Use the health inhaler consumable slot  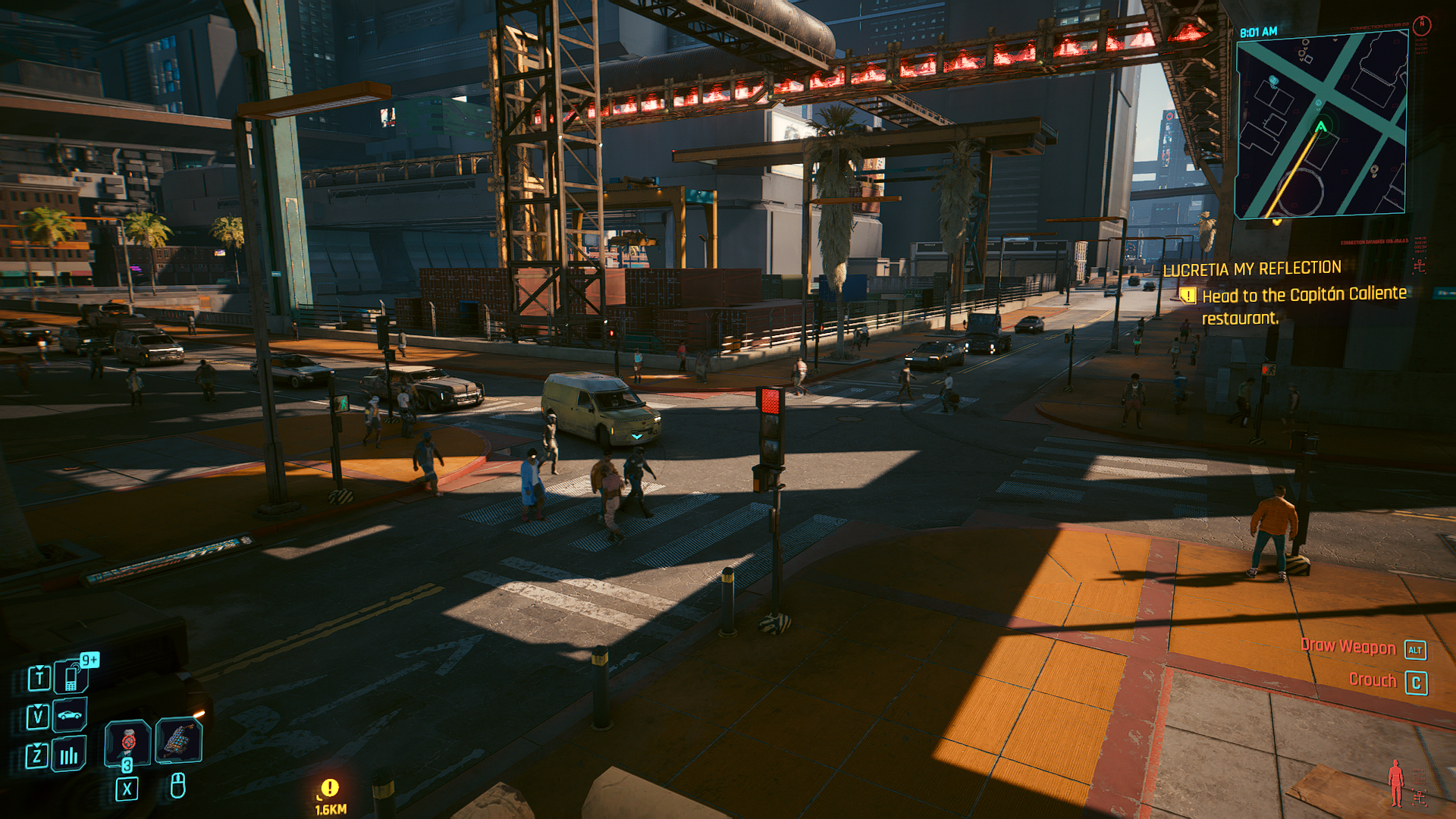click(x=127, y=742)
